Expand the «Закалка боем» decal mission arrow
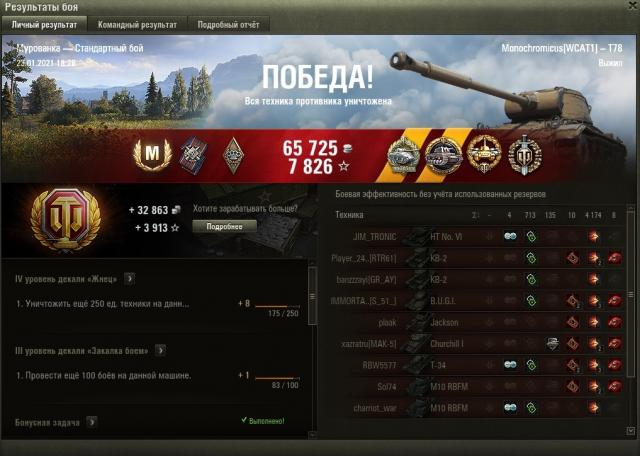640x456 pixels. [160, 350]
